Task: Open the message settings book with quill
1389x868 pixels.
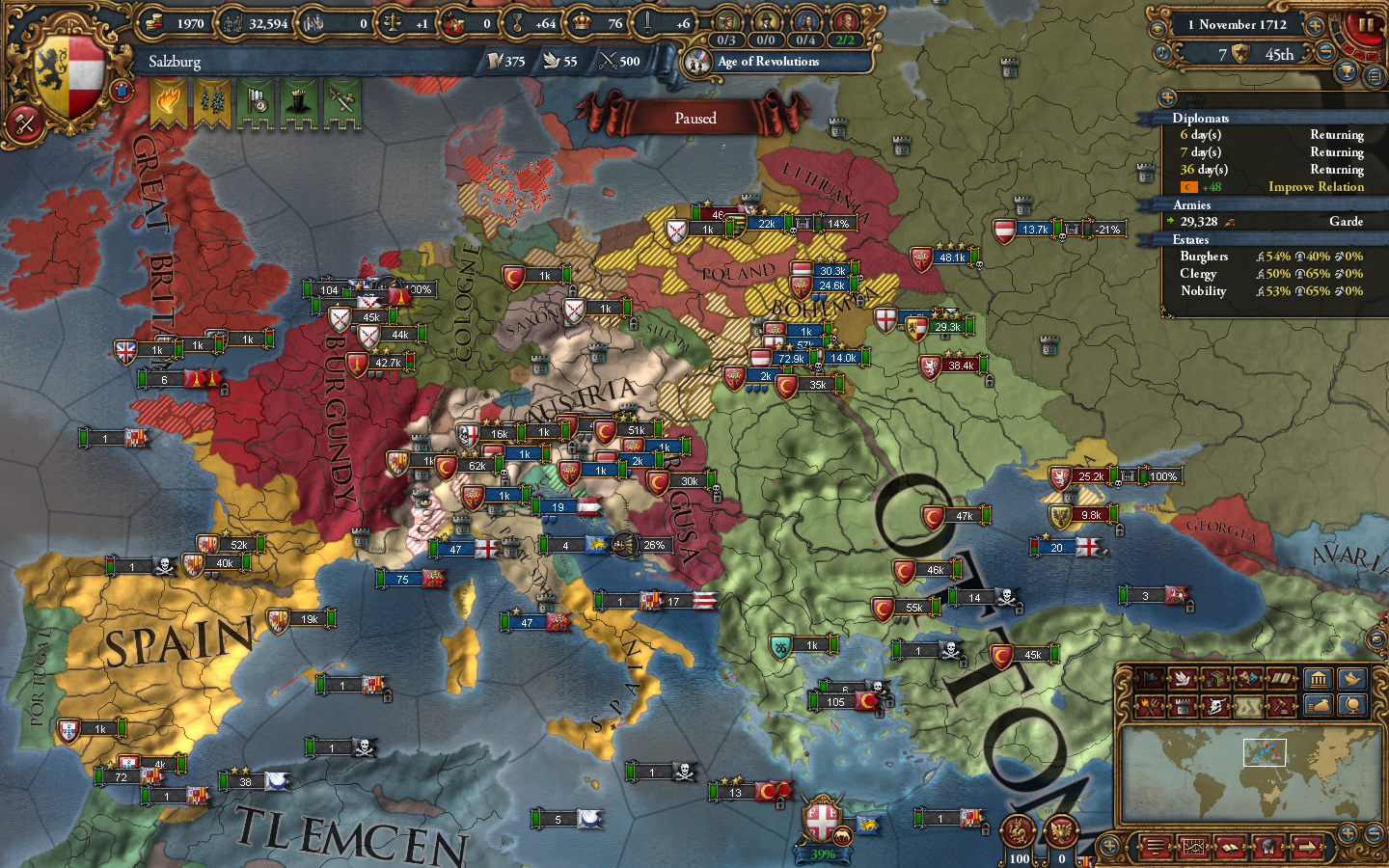Action: 1230,846
